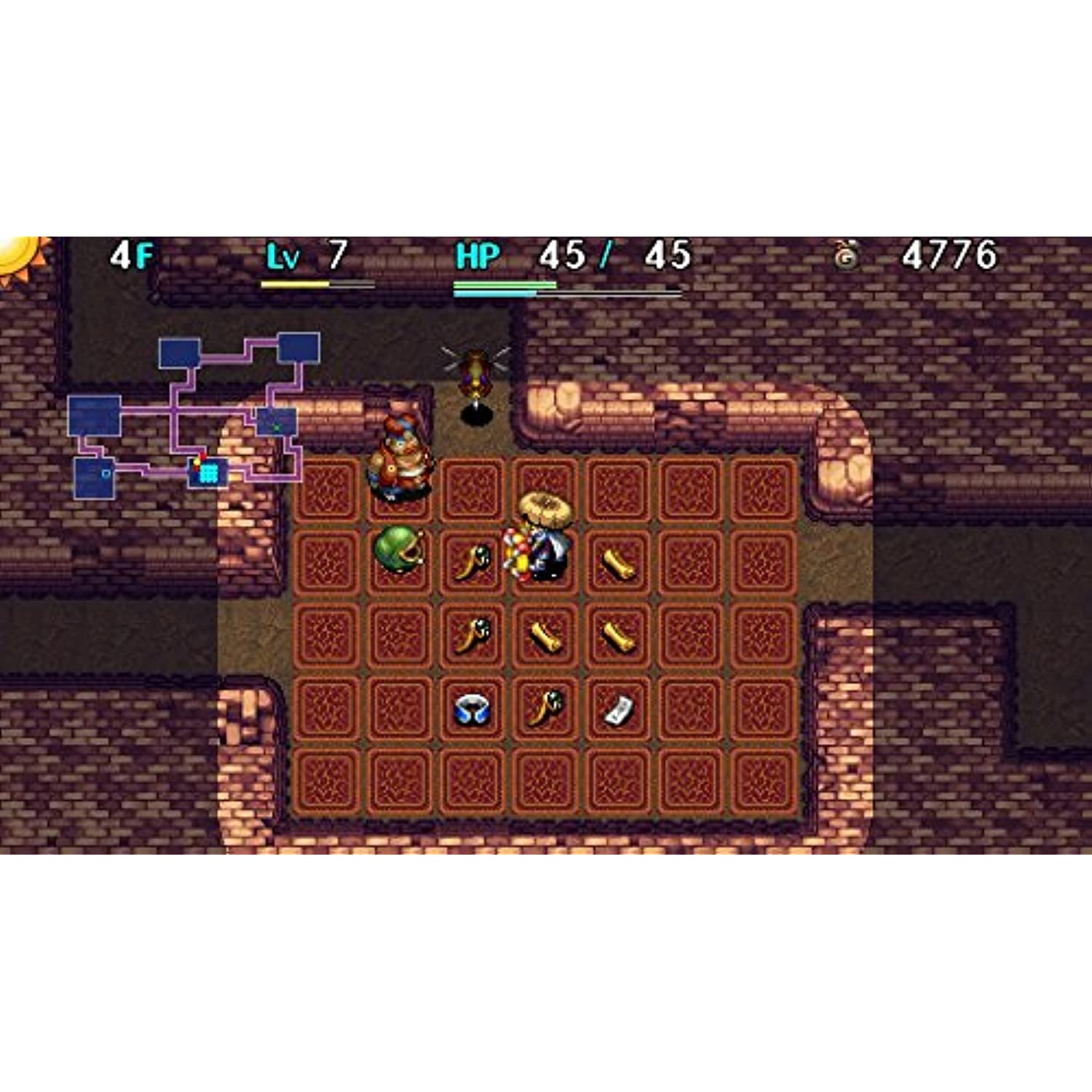Image resolution: width=1092 pixels, height=1092 pixels.
Task: Select the staff item in the bottom row
Action: (x=545, y=709)
